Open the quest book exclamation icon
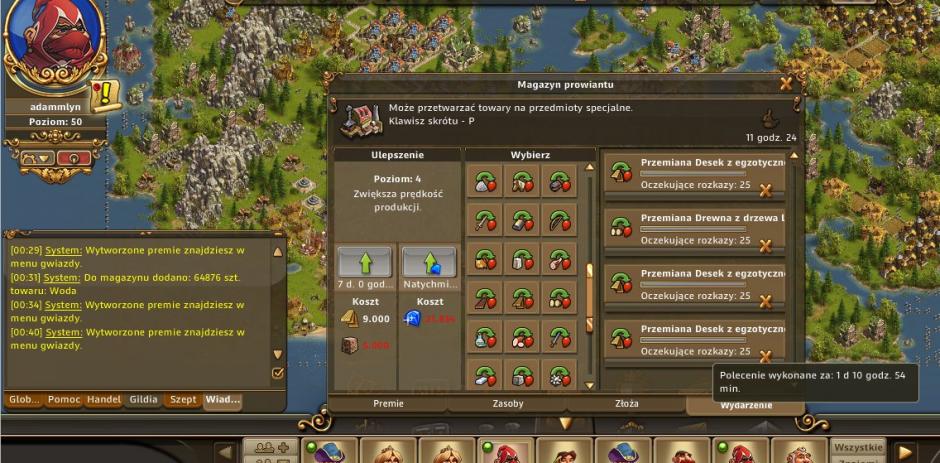Screen dimensions: 940x463 coord(104,97)
